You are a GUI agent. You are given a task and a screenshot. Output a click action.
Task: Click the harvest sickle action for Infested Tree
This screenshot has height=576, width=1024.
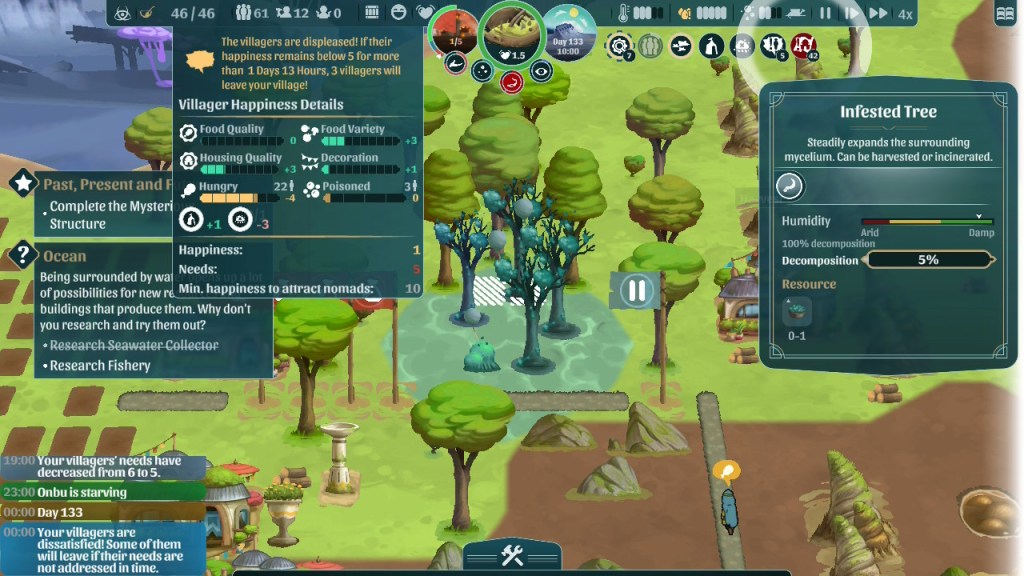[790, 186]
